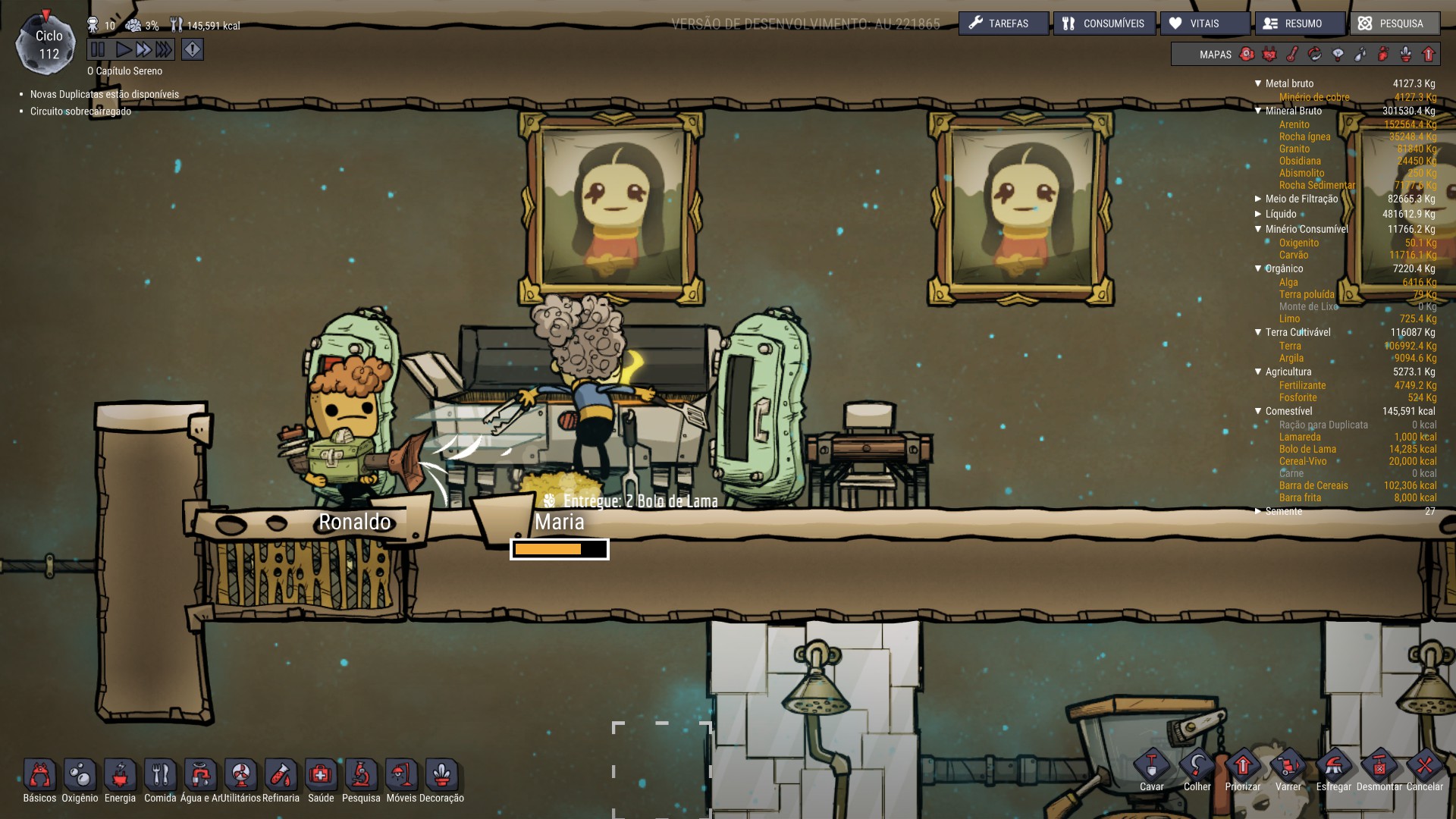Open the CONSUMÍVEIS tab

click(1103, 24)
